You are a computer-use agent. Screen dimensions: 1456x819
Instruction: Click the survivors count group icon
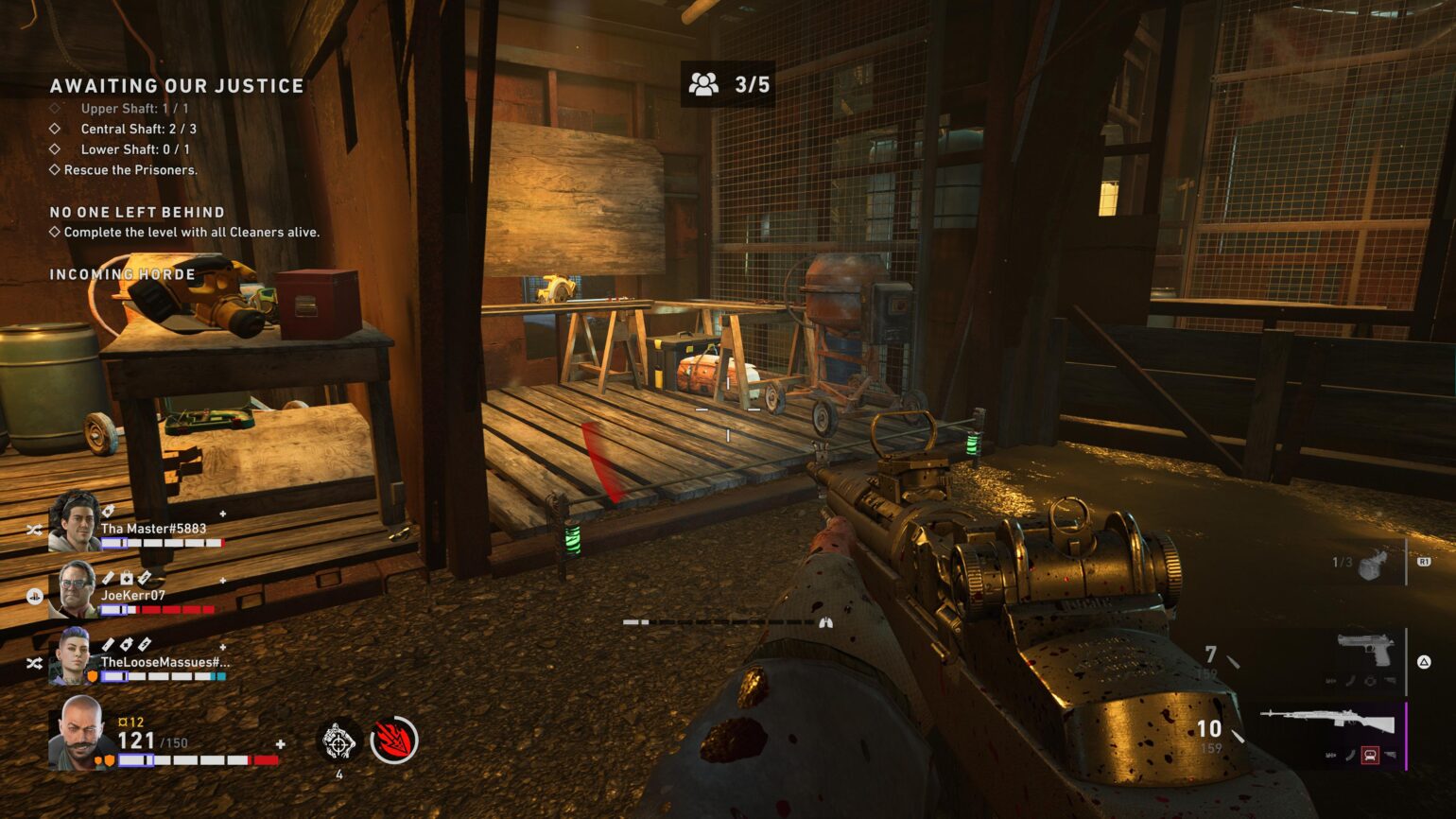[703, 85]
